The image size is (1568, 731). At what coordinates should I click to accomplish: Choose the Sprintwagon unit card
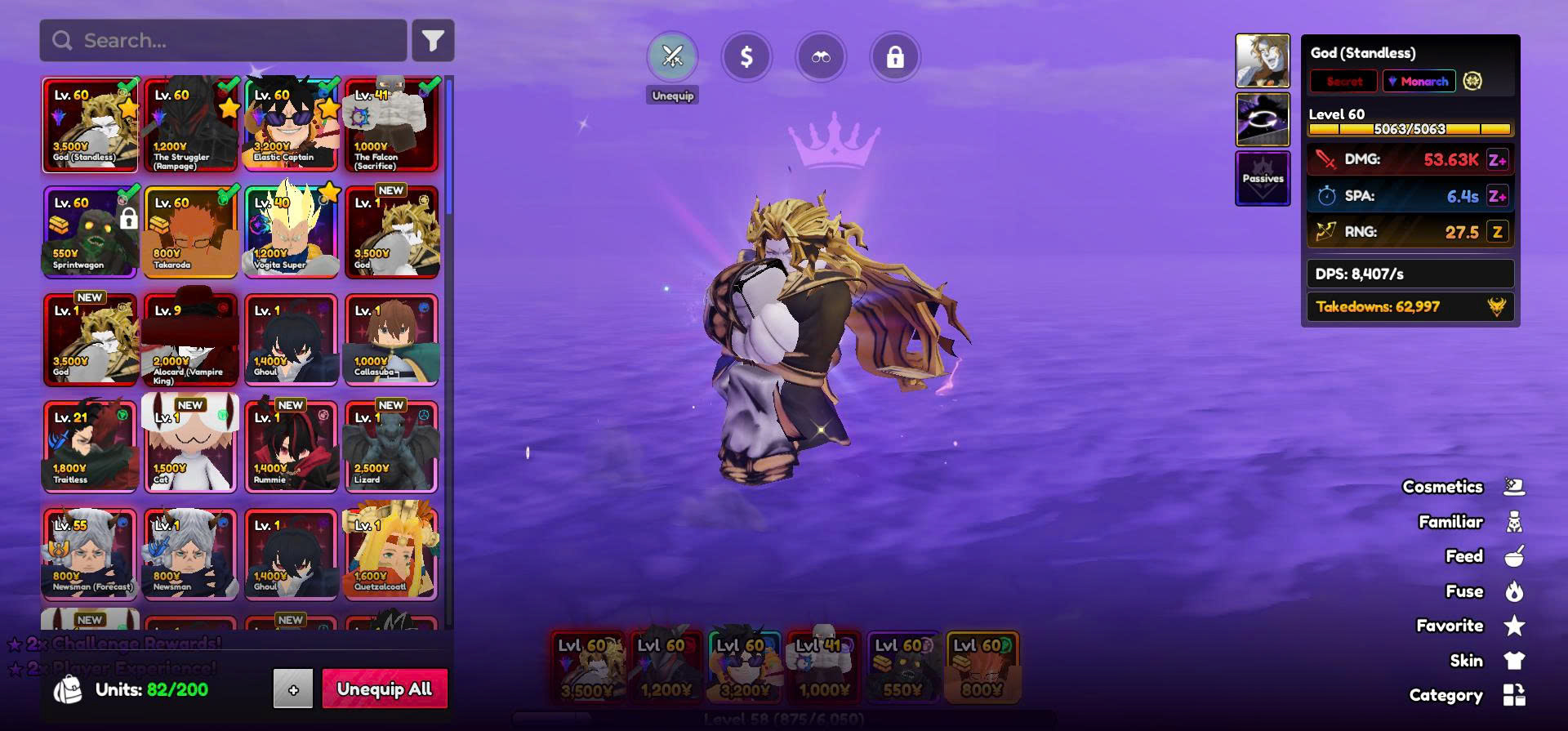[90, 232]
